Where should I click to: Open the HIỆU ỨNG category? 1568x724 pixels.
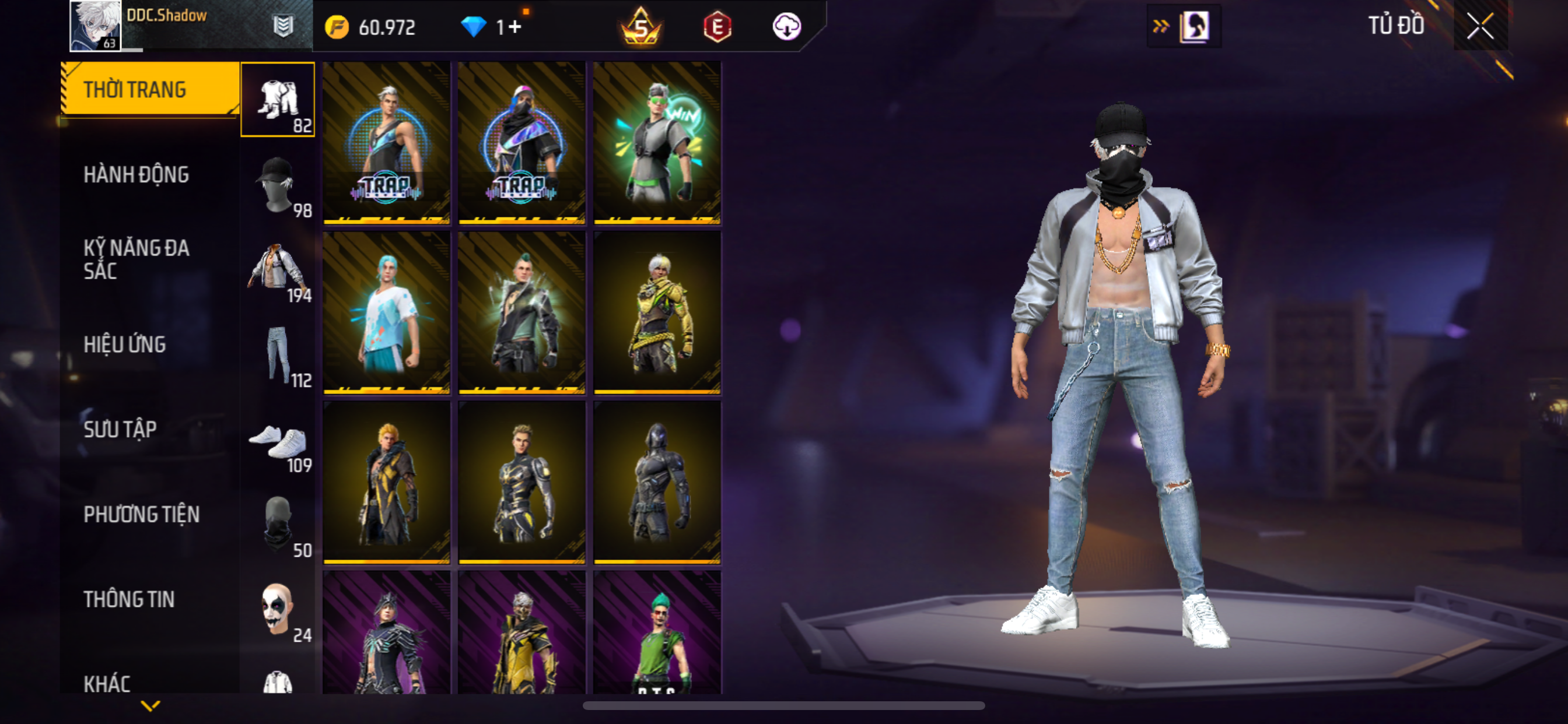tap(125, 345)
